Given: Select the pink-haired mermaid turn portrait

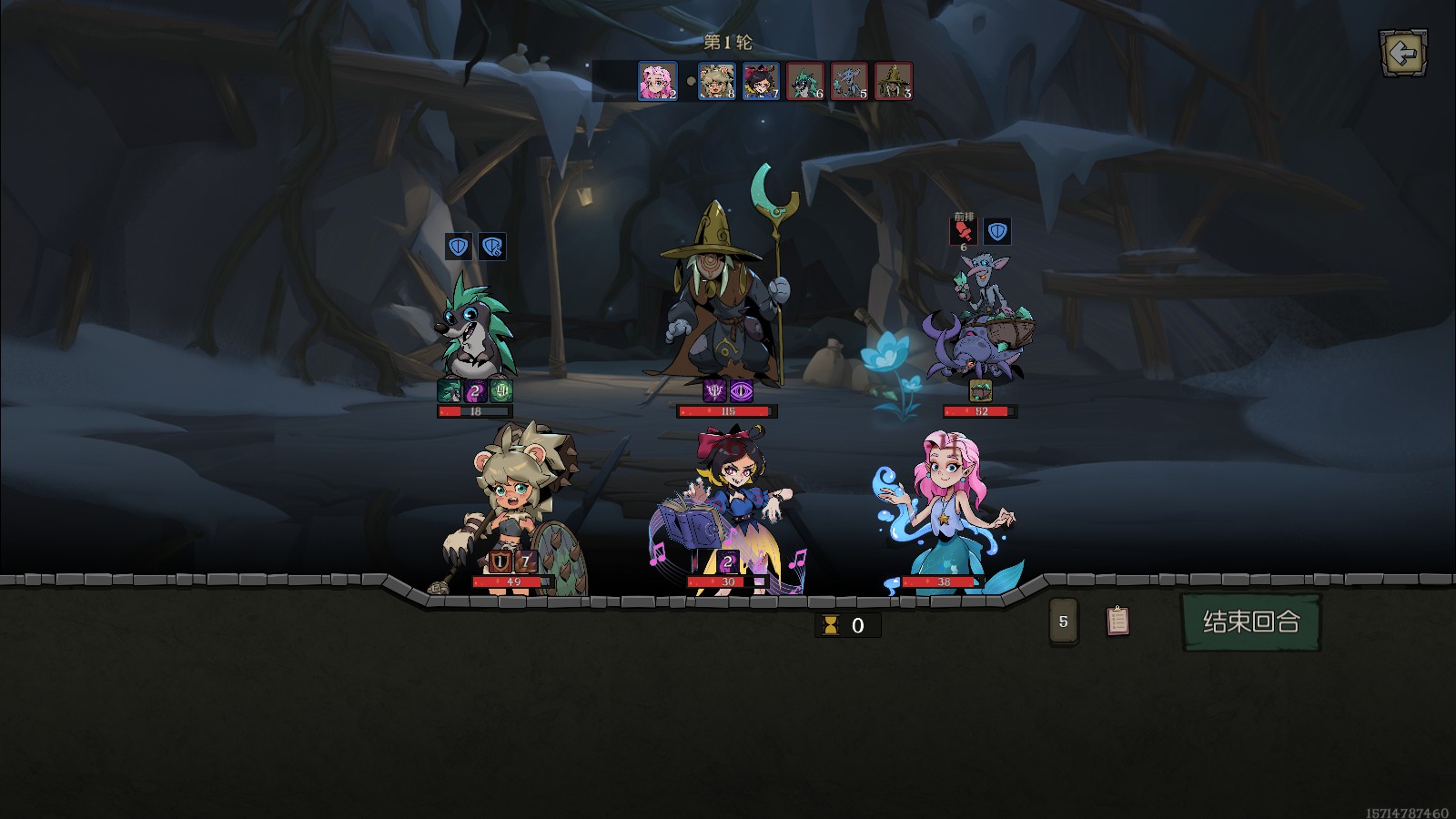Looking at the screenshot, I should 657,81.
